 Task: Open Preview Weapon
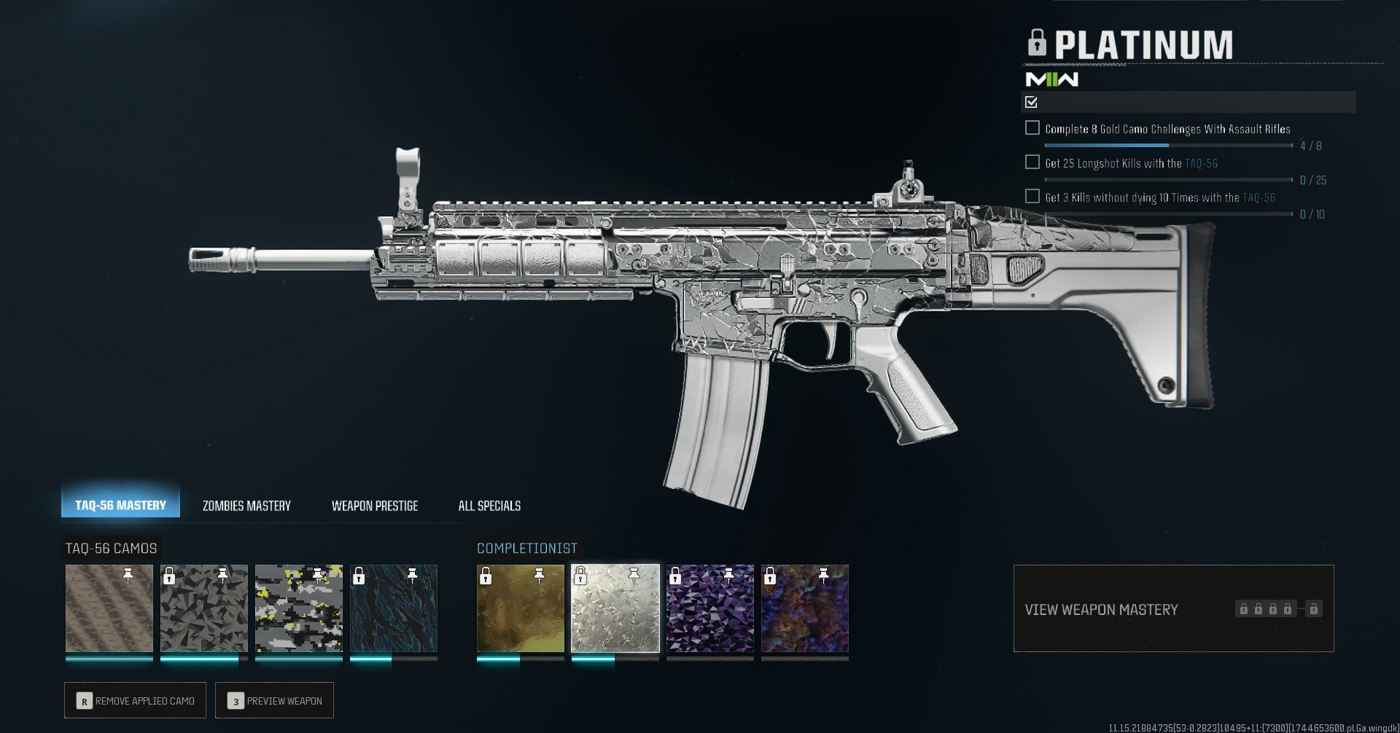pos(274,701)
